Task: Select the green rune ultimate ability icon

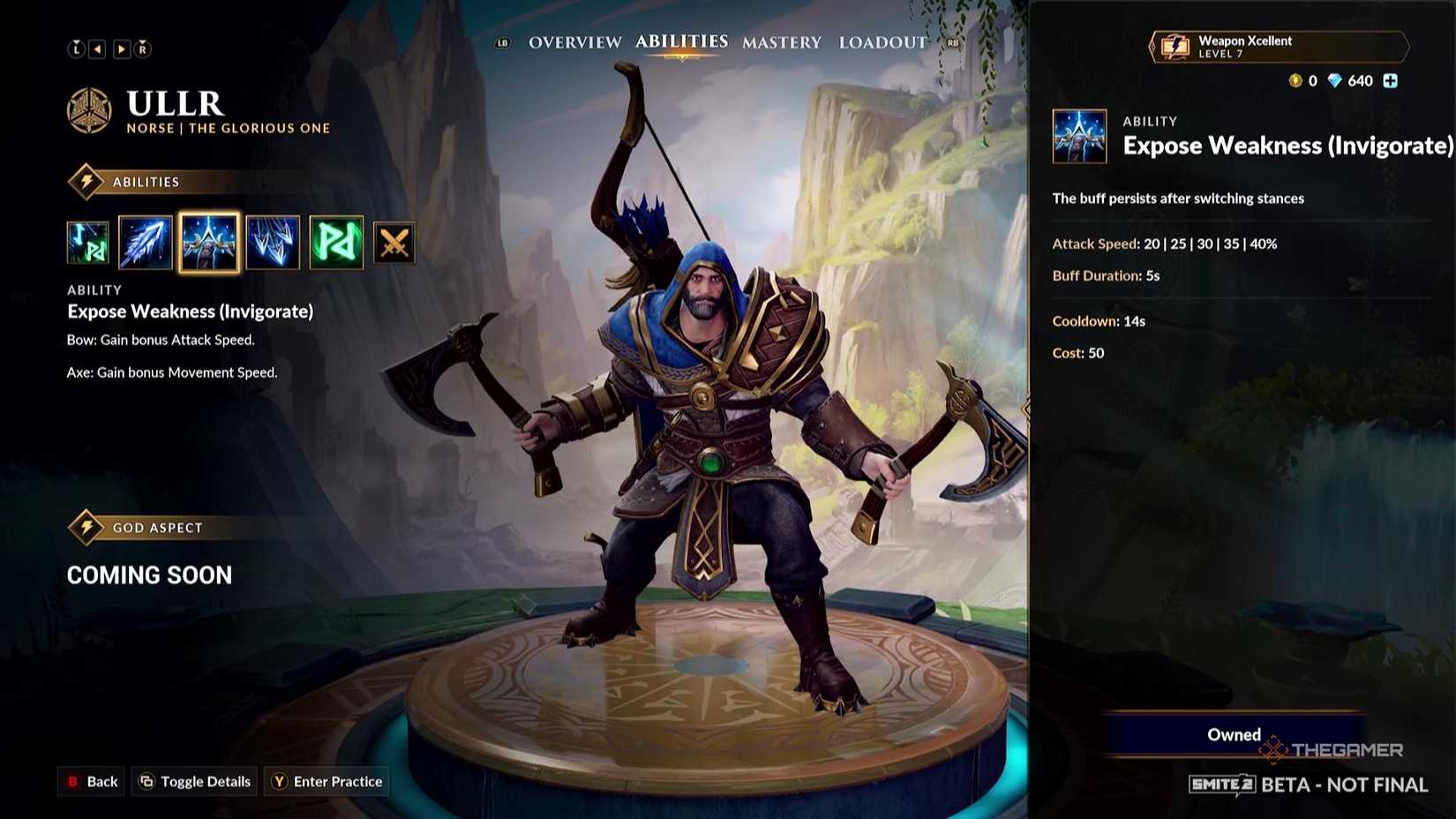Action: pyautogui.click(x=336, y=243)
